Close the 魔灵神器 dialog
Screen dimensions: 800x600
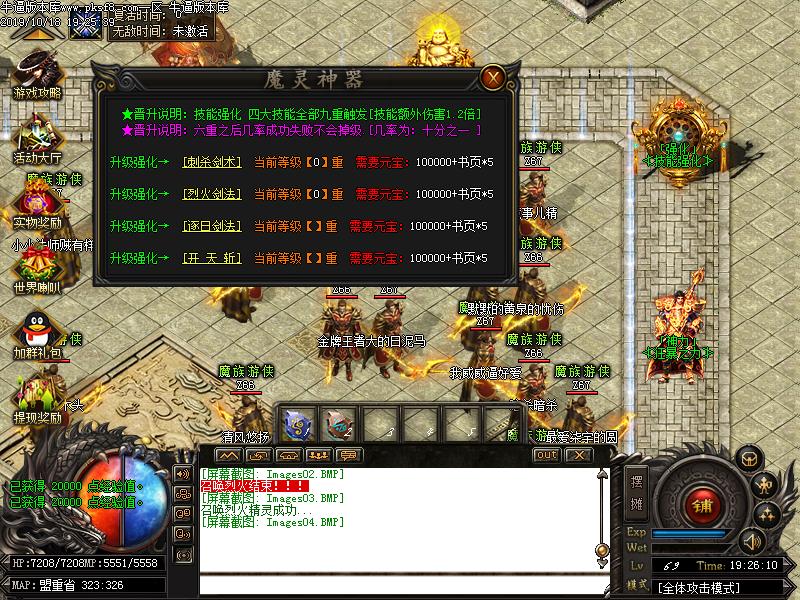pyautogui.click(x=491, y=78)
